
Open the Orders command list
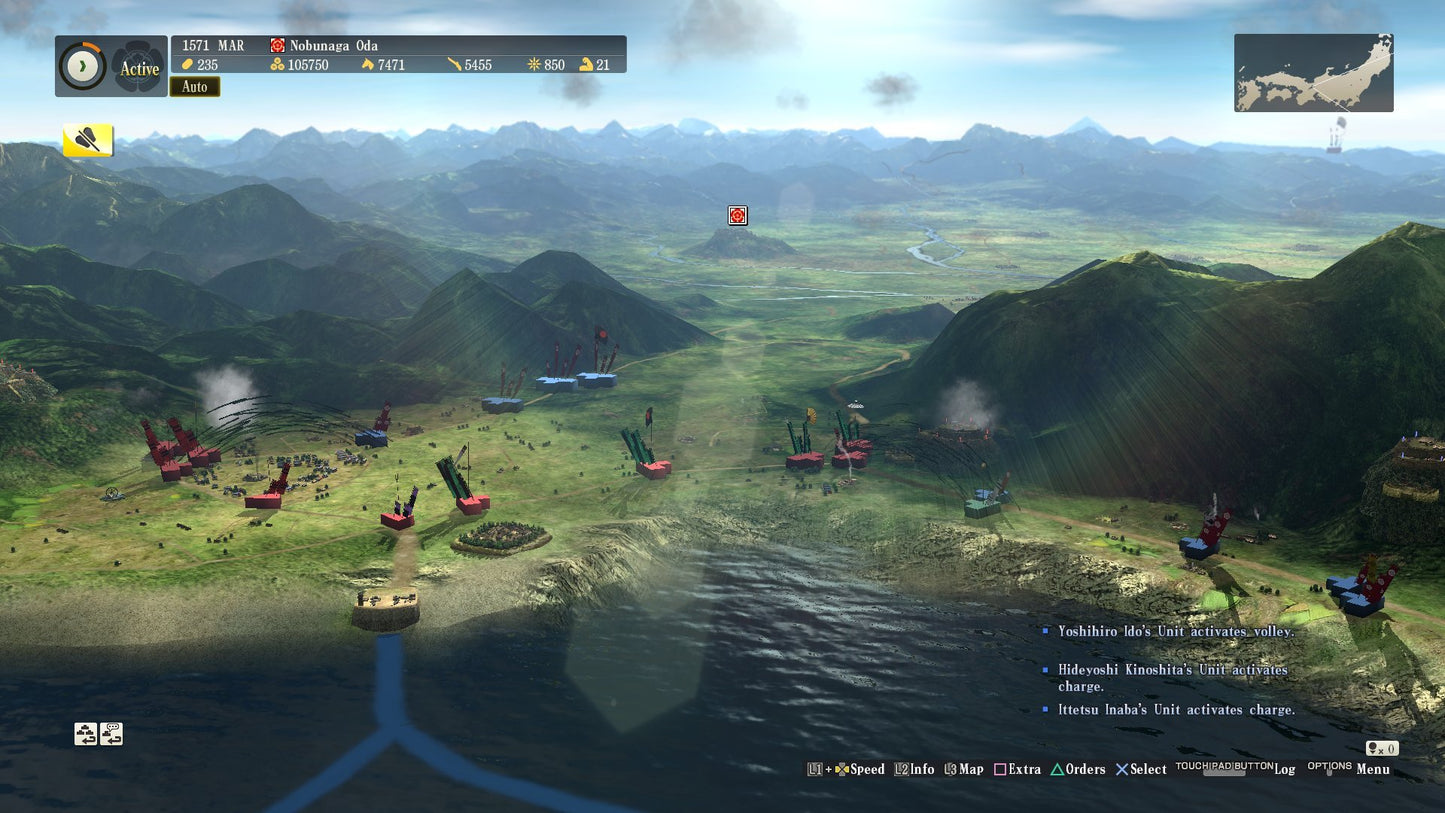pos(1086,770)
